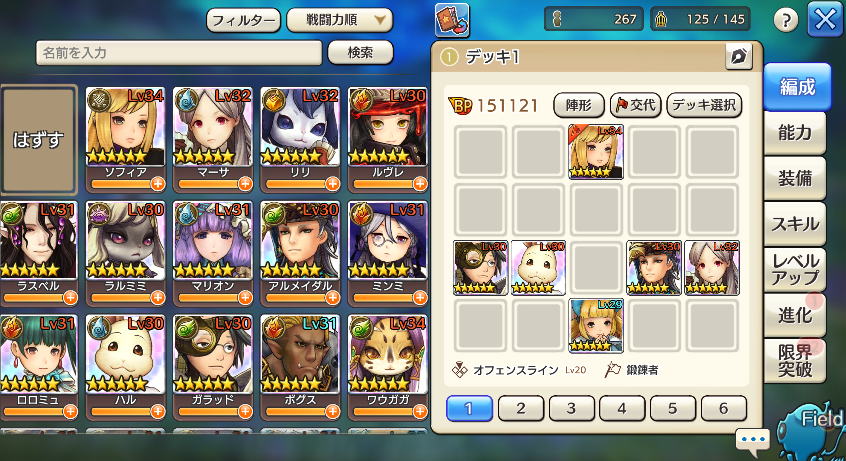The width and height of the screenshot is (846, 461).
Task: Edit the deck name with pencil icon
Action: pyautogui.click(x=738, y=56)
